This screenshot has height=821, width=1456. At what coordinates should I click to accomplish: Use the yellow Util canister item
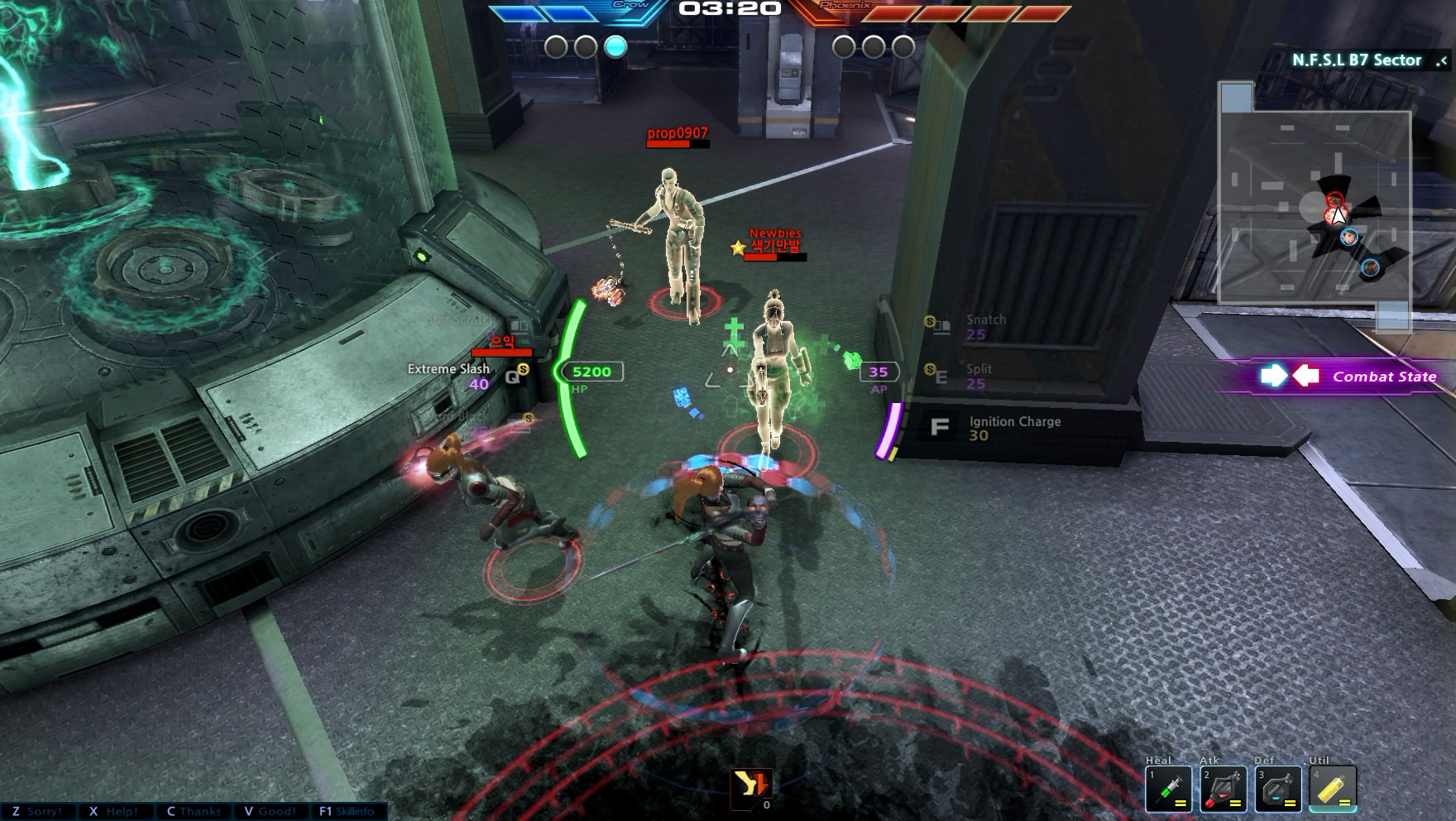click(x=1333, y=789)
